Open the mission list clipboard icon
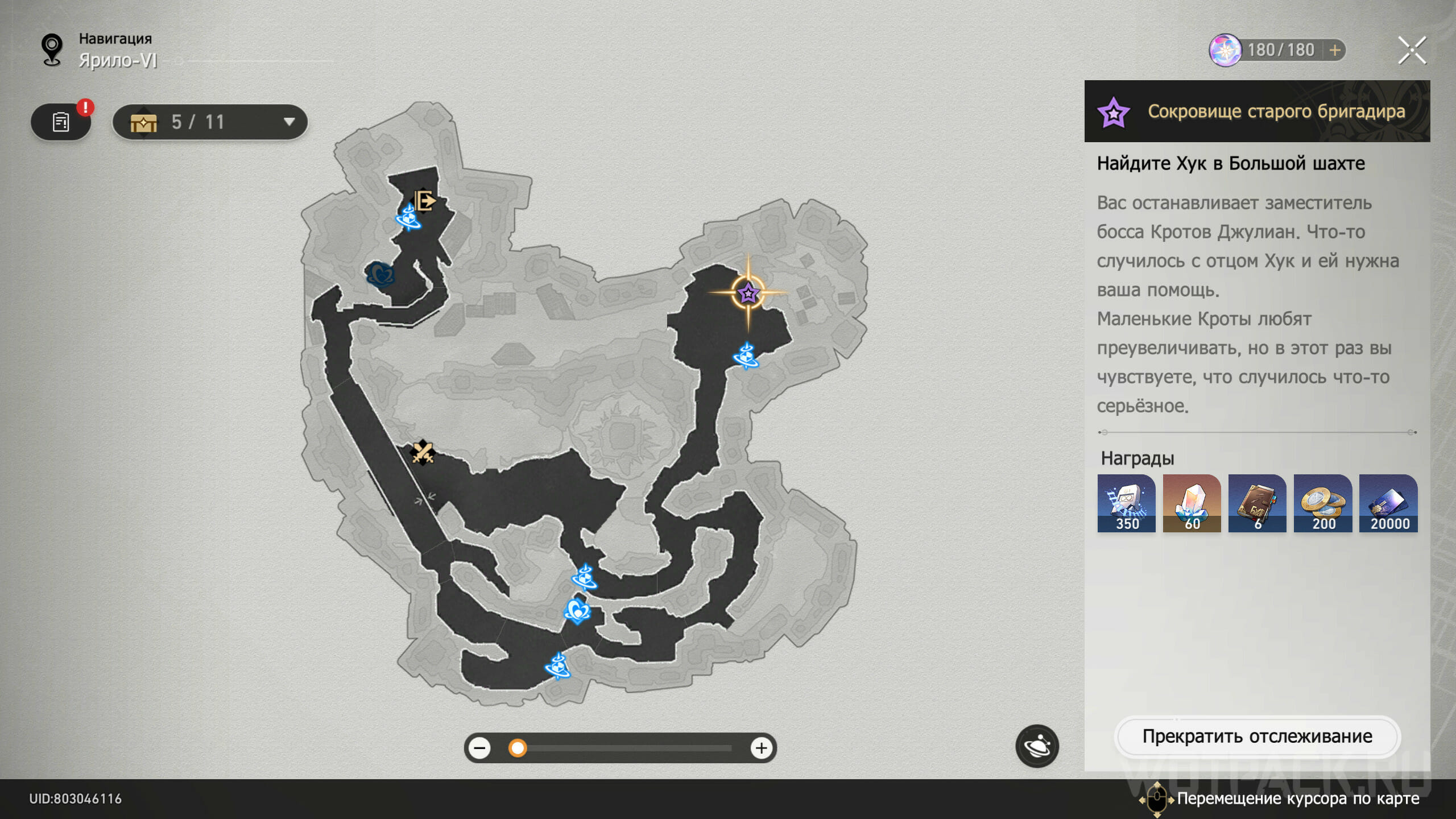1456x819 pixels. tap(61, 122)
